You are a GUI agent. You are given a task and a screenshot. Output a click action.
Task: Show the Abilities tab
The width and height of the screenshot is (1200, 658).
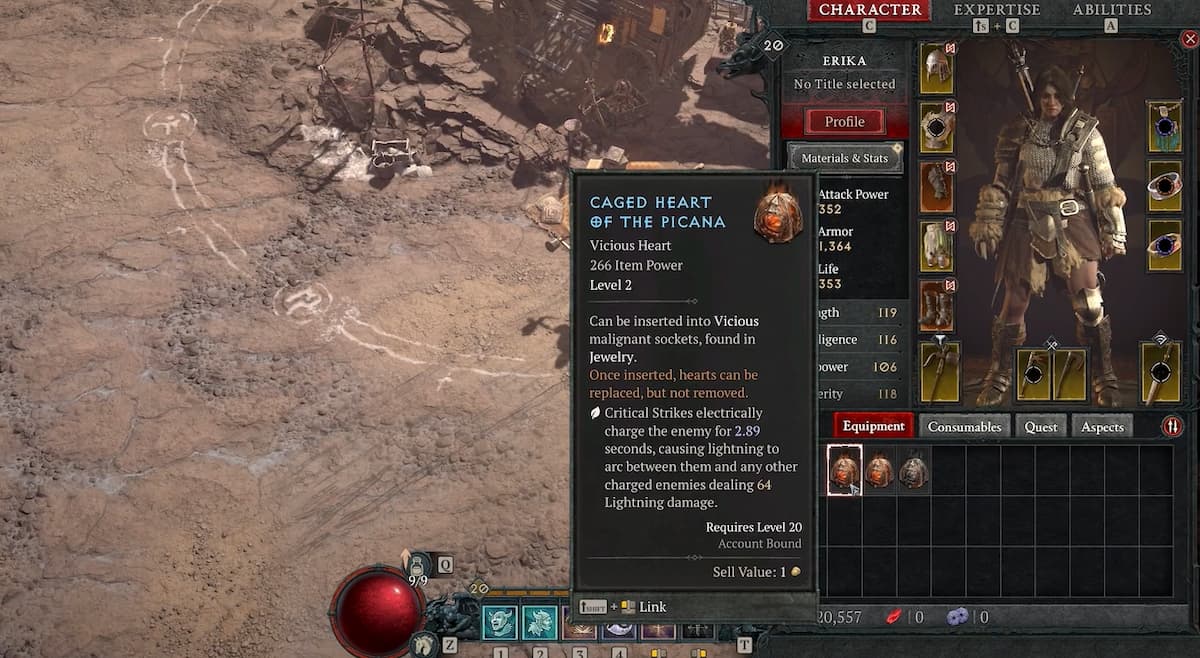pos(1112,10)
